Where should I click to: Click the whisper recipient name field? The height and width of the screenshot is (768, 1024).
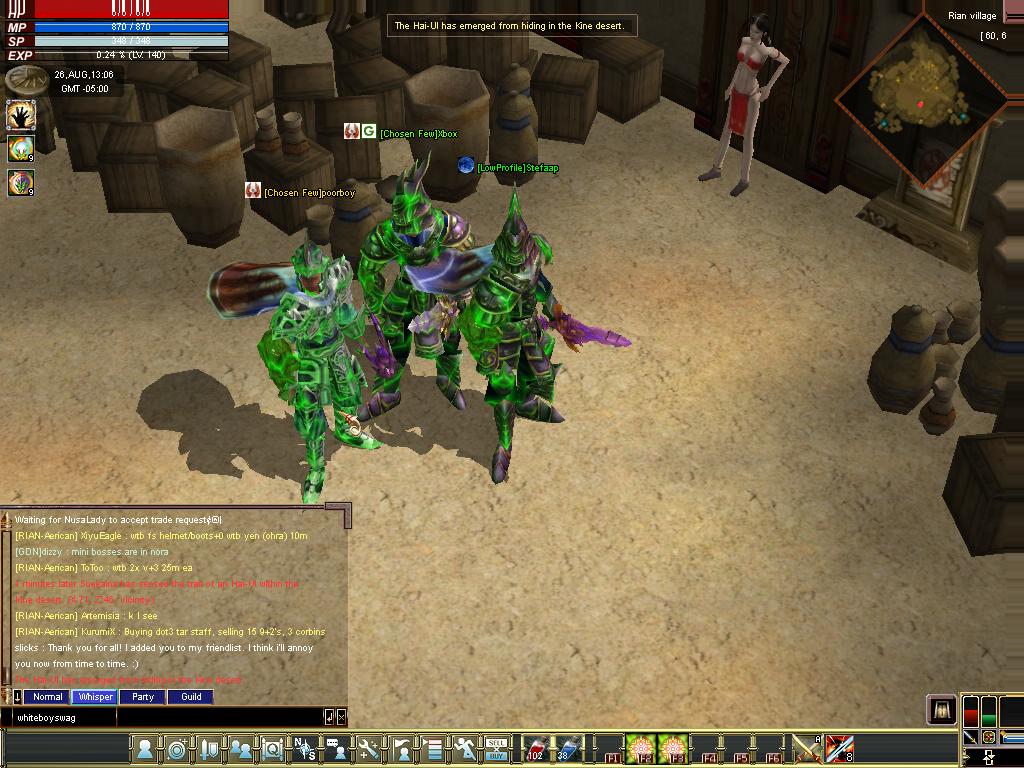[60, 717]
